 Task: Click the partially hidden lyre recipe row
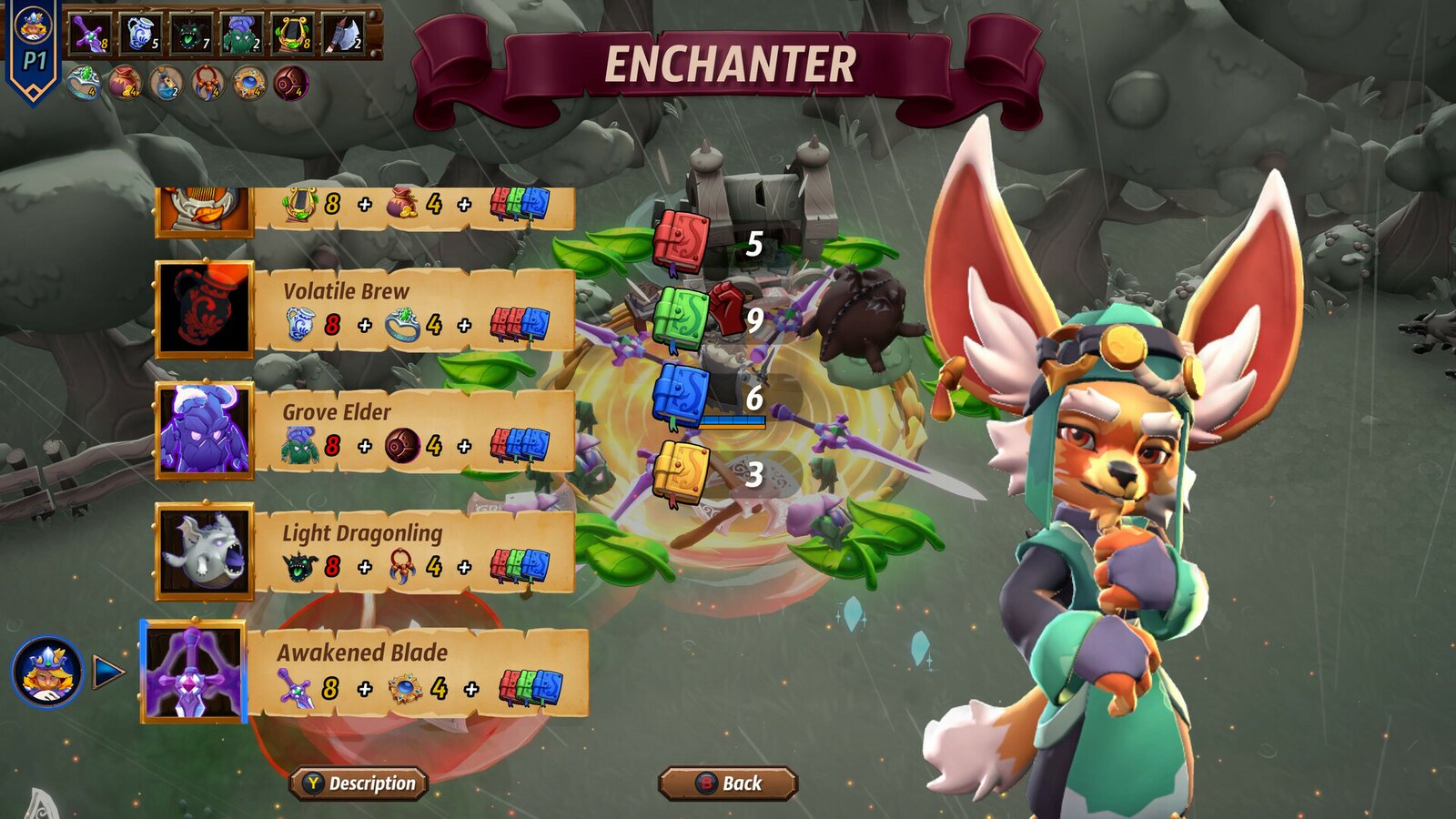364,207
